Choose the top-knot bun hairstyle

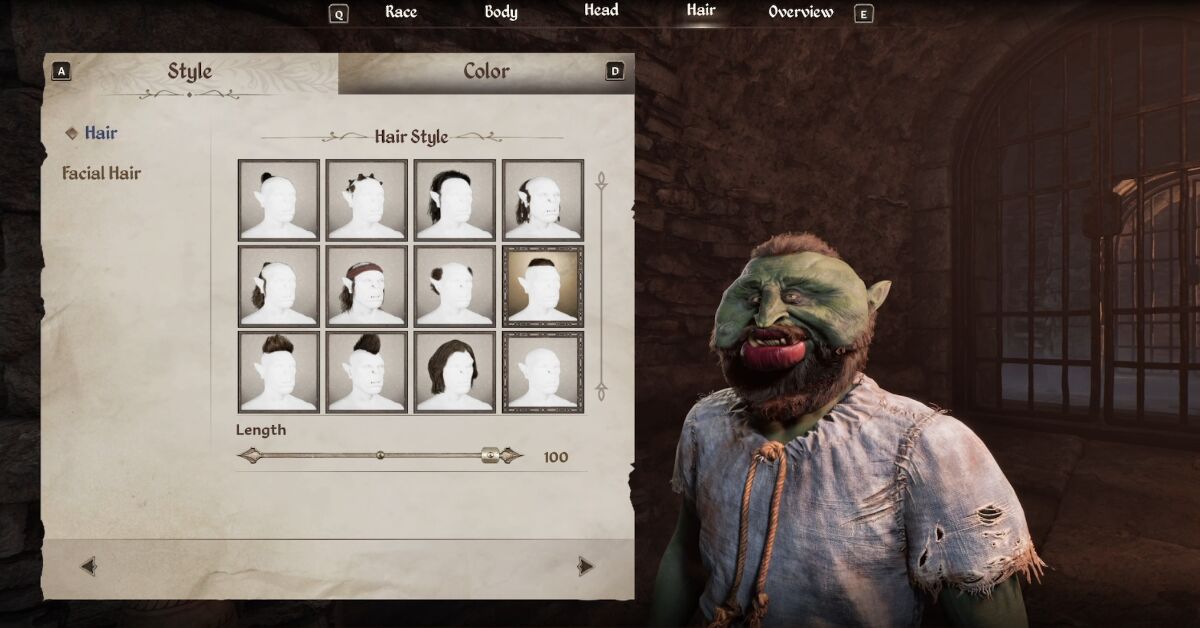[x=279, y=200]
